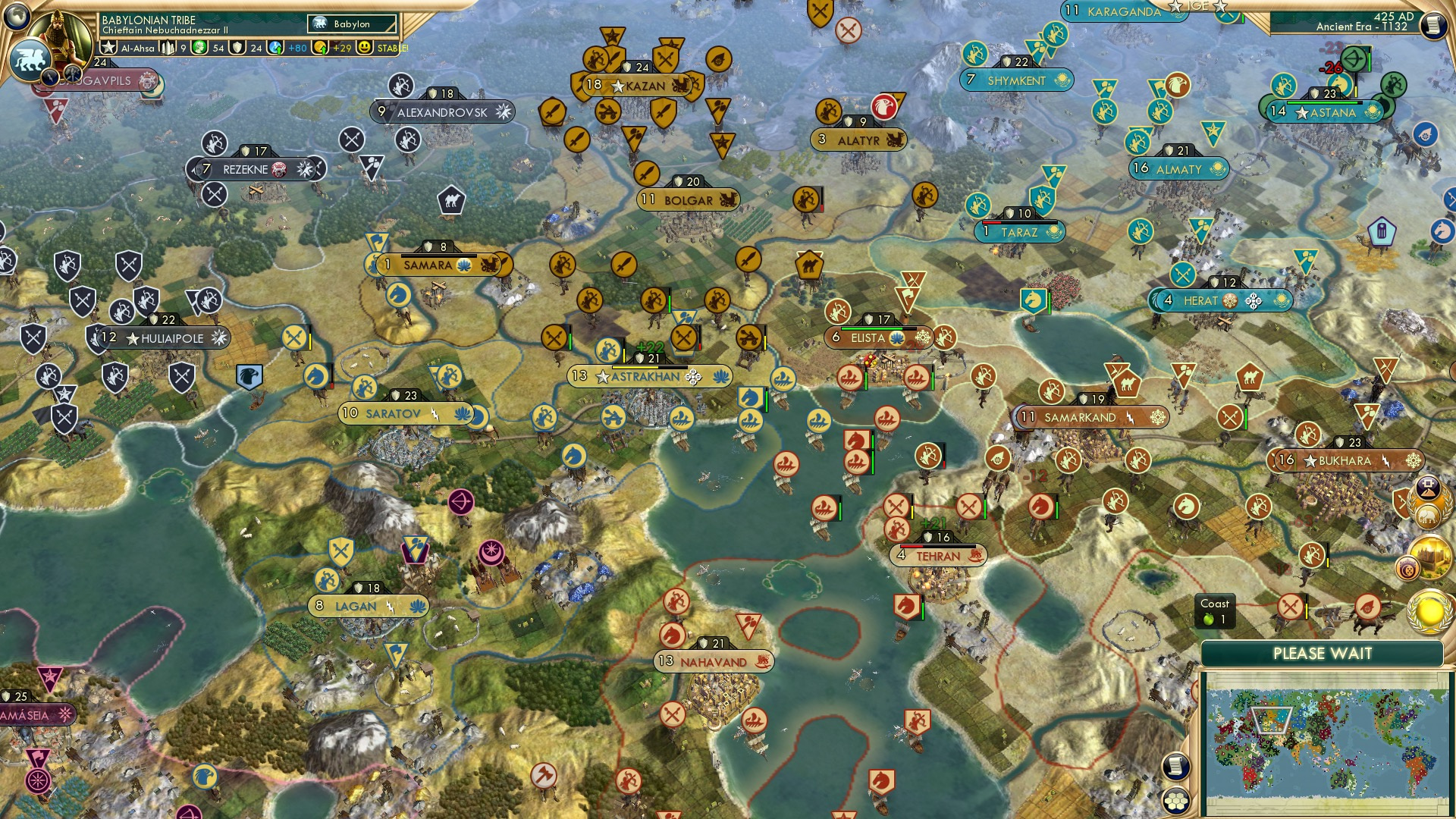Click the wonder construction notification thumbnail
Image resolution: width=1456 pixels, height=819 pixels.
1430,556
